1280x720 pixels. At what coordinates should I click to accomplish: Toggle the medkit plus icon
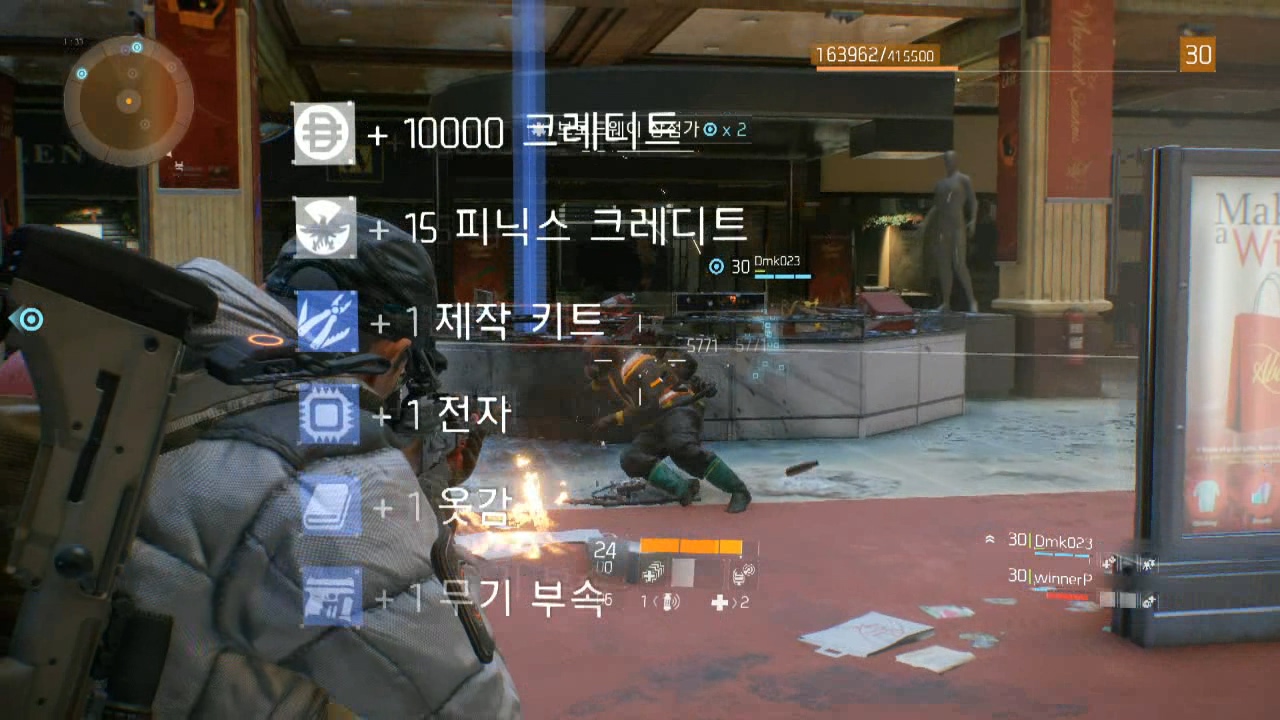click(720, 601)
